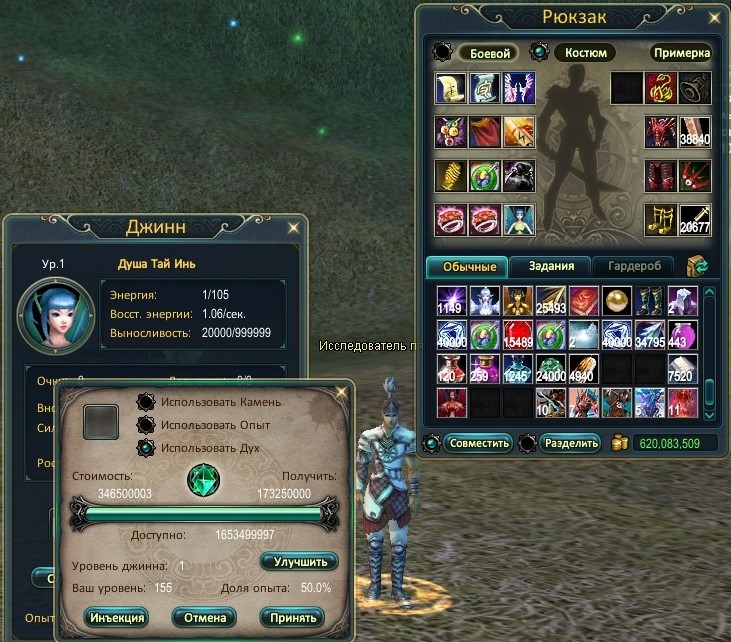
Task: Confirm with the Принять button
Action: coord(292,617)
